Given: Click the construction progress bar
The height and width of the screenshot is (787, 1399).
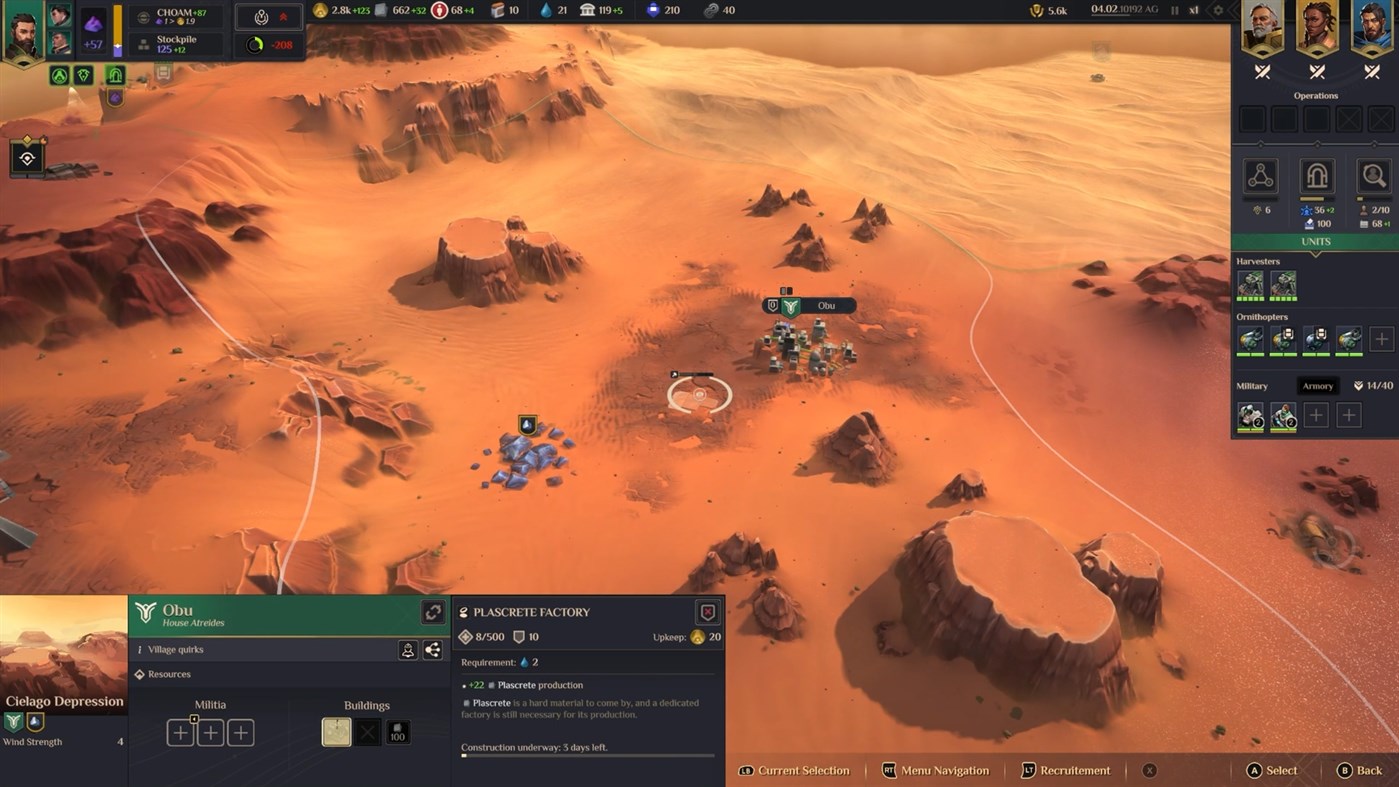Looking at the screenshot, I should tap(588, 755).
